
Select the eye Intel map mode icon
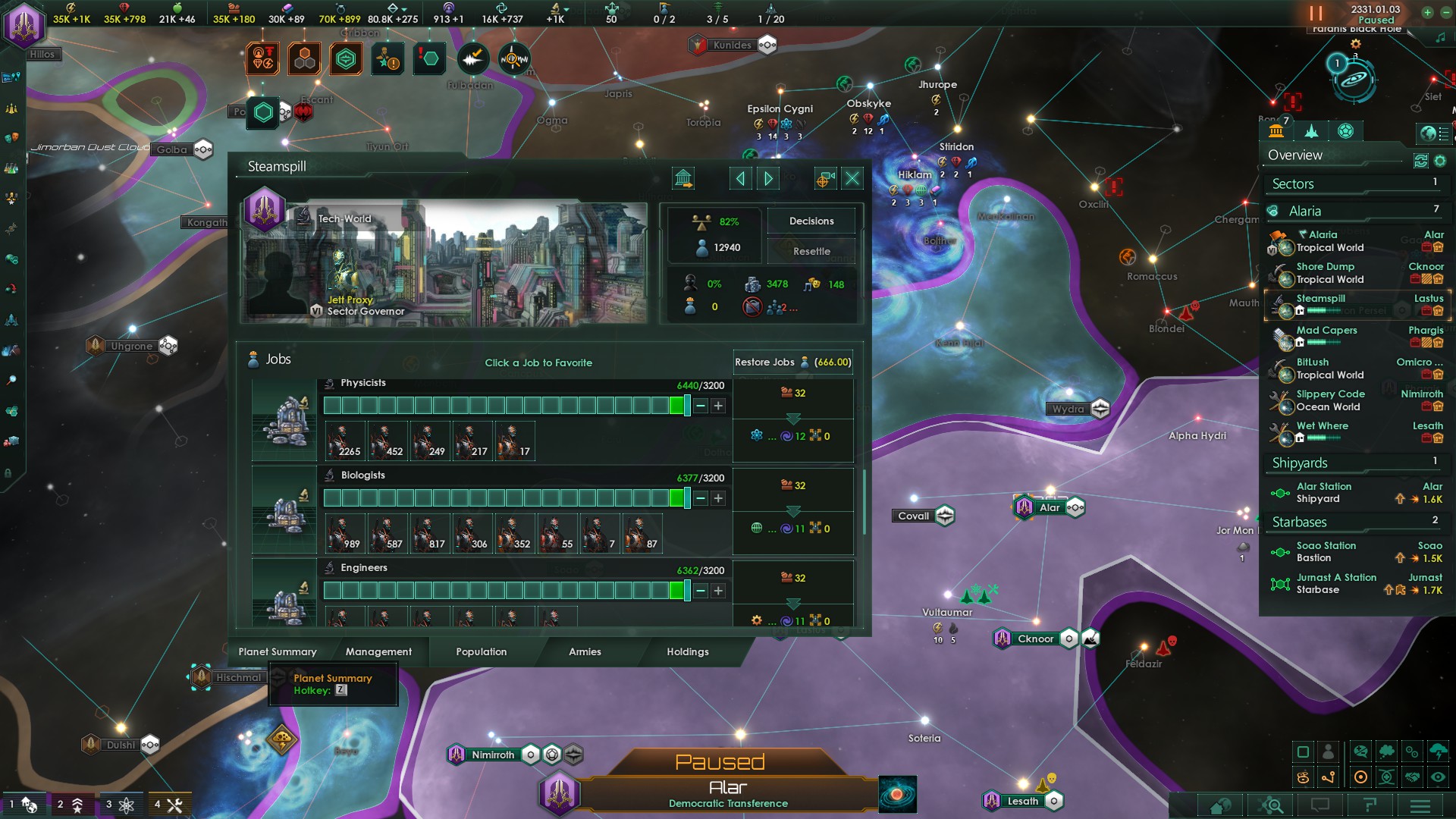1438,778
